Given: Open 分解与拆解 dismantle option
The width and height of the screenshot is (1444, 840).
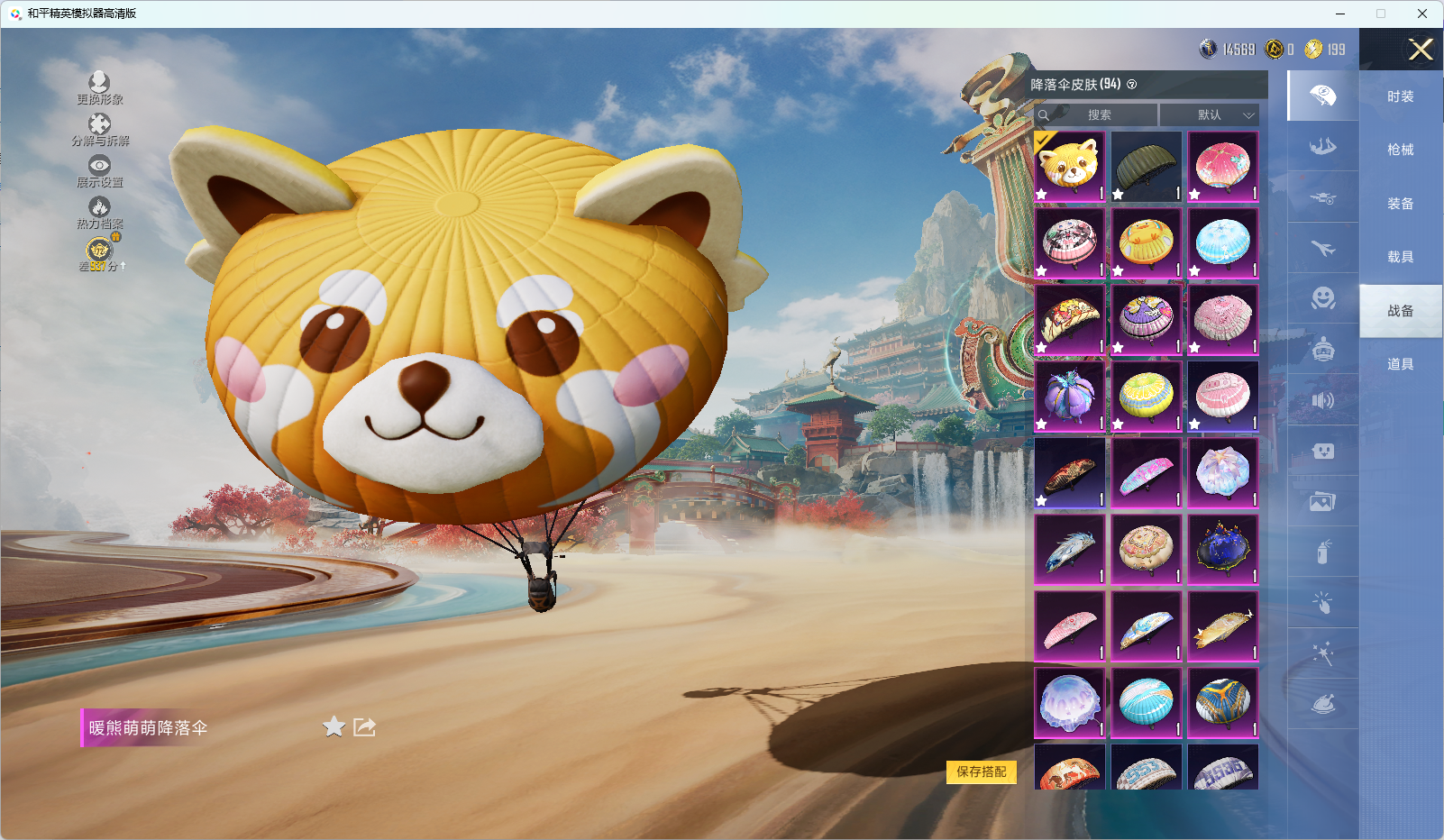Looking at the screenshot, I should click(99, 129).
